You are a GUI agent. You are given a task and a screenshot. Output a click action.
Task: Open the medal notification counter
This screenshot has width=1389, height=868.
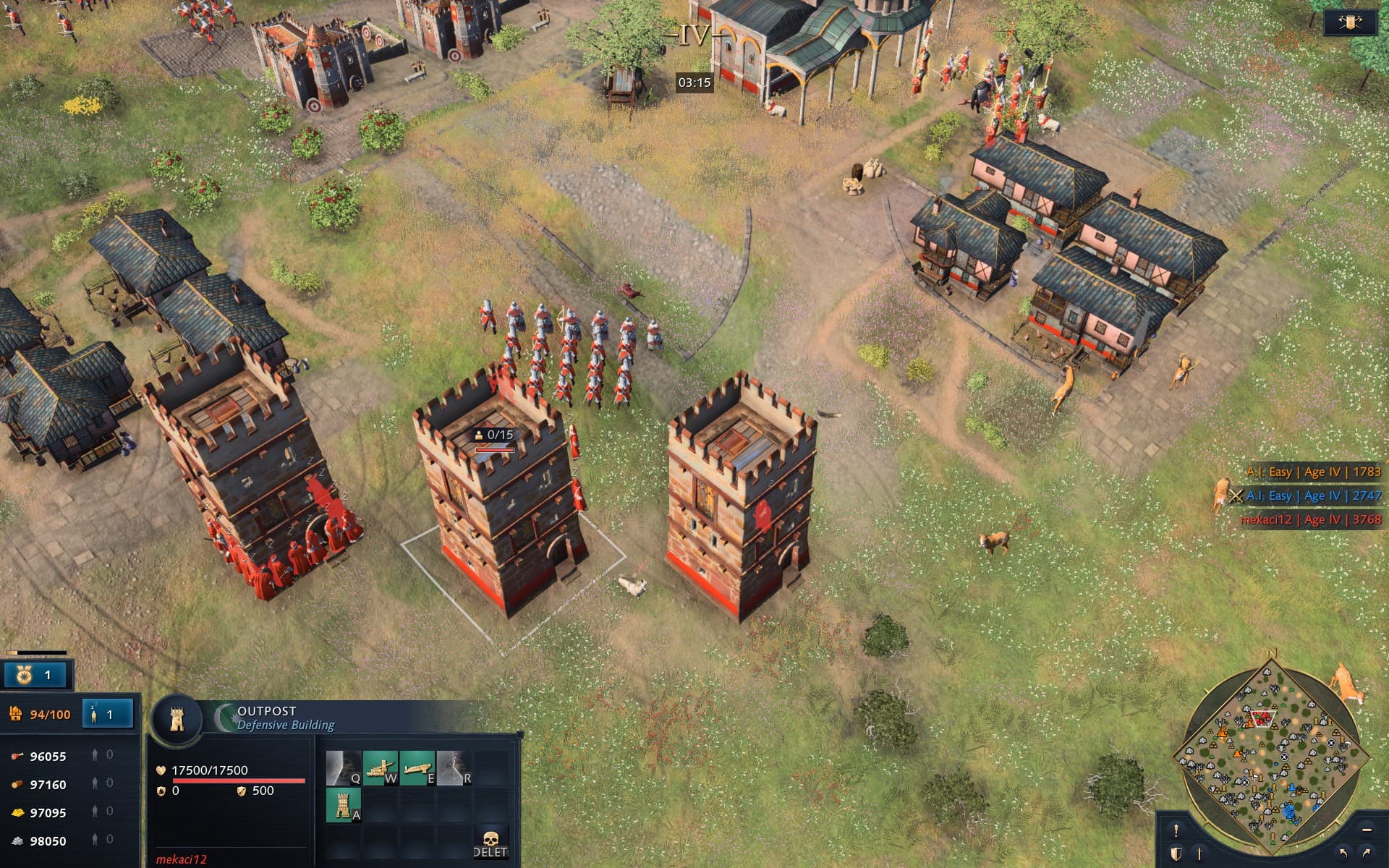click(x=35, y=675)
